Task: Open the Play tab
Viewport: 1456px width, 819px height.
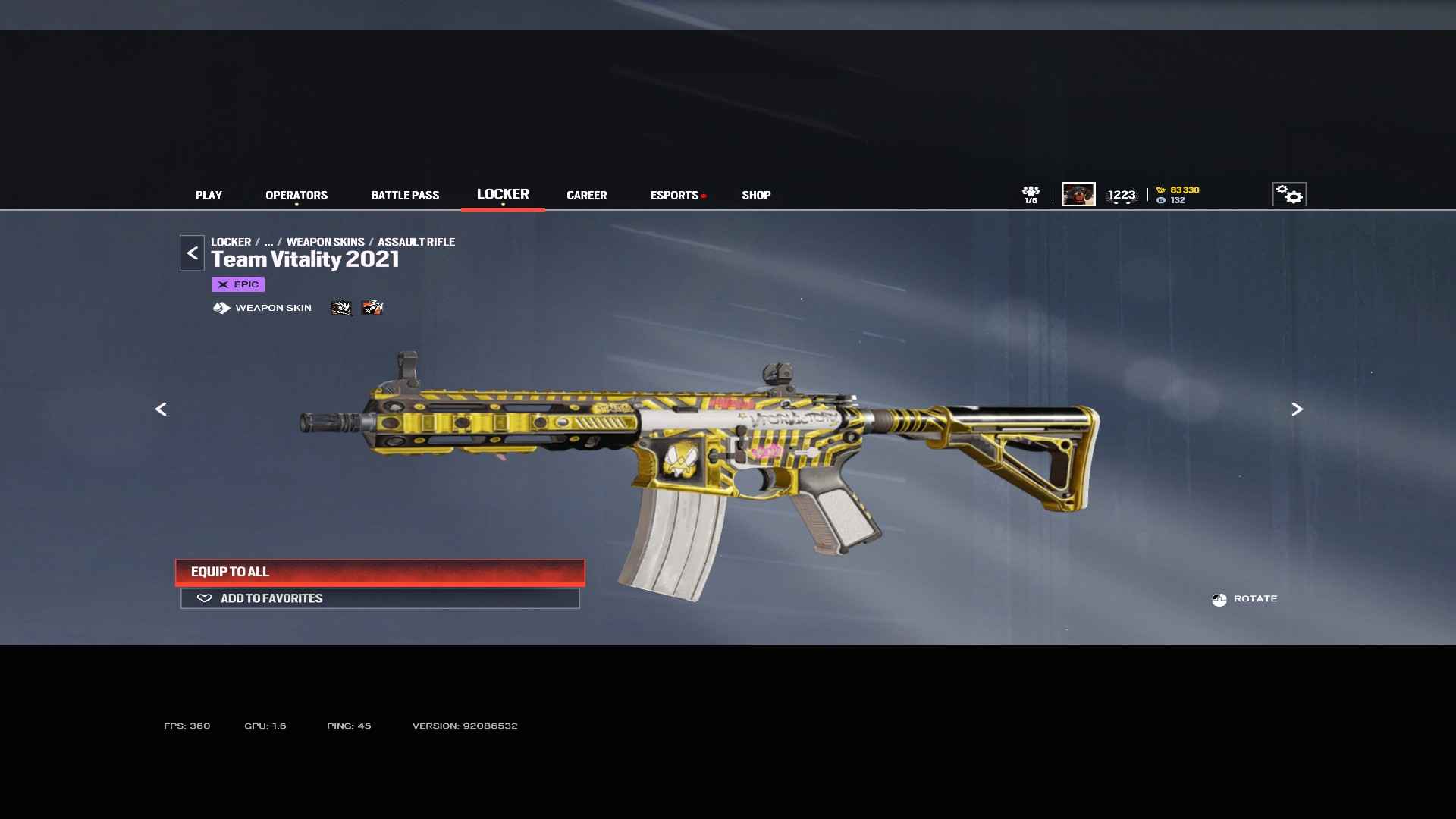Action: coord(209,195)
